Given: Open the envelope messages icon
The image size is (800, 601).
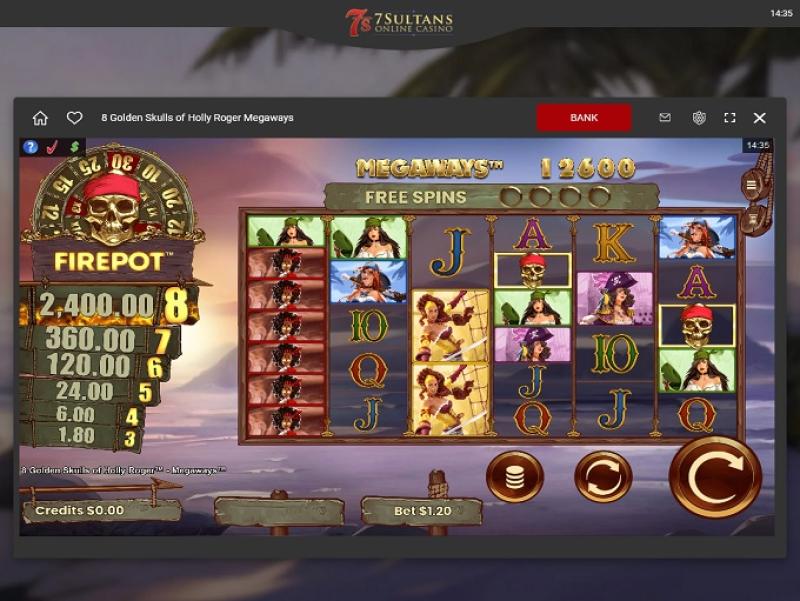Looking at the screenshot, I should point(665,118).
